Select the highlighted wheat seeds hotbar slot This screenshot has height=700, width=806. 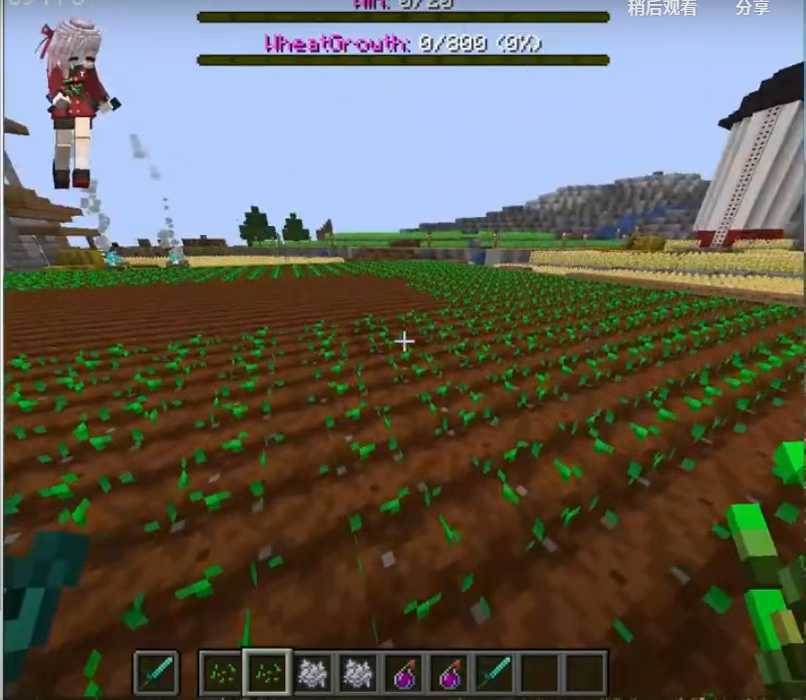(x=266, y=672)
